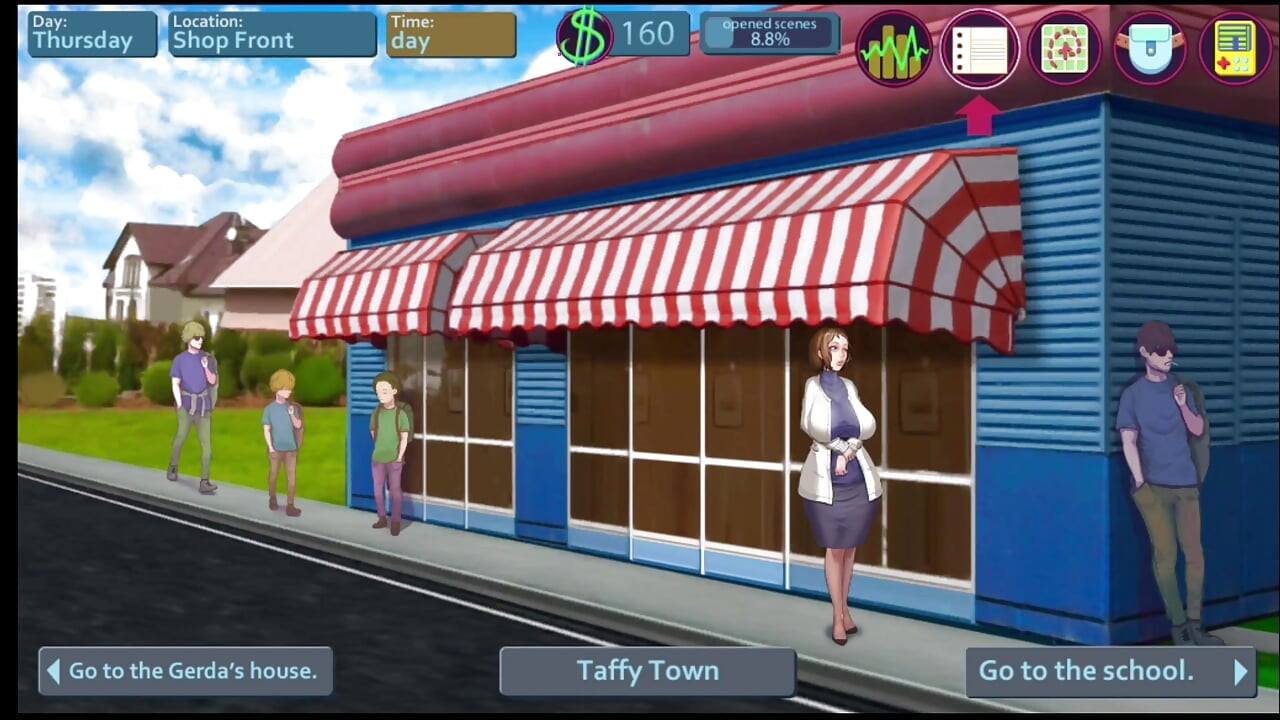Click the Location Shop Front panel
The width and height of the screenshot is (1280, 720).
(x=271, y=33)
